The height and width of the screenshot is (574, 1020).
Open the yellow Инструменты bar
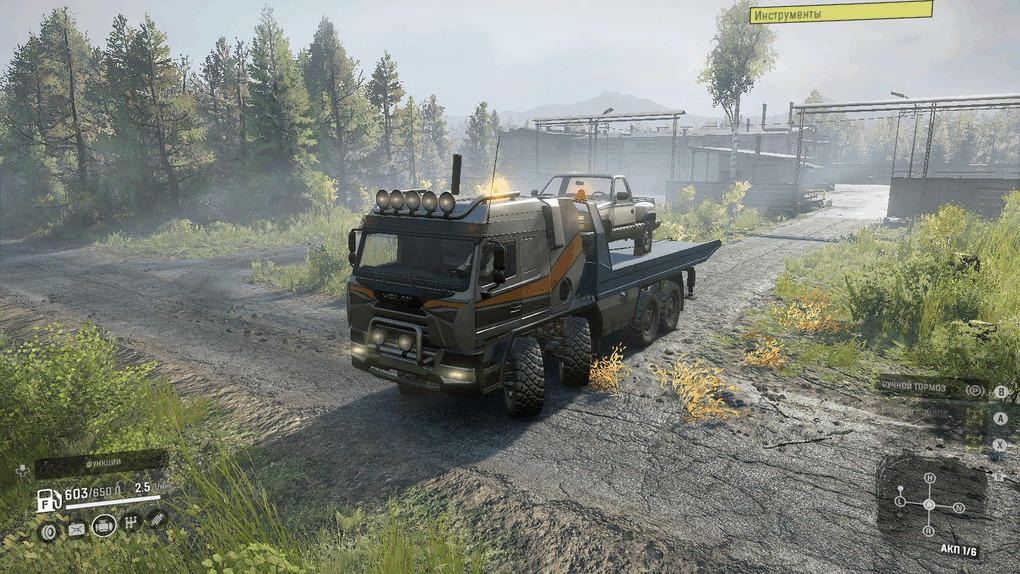[840, 12]
